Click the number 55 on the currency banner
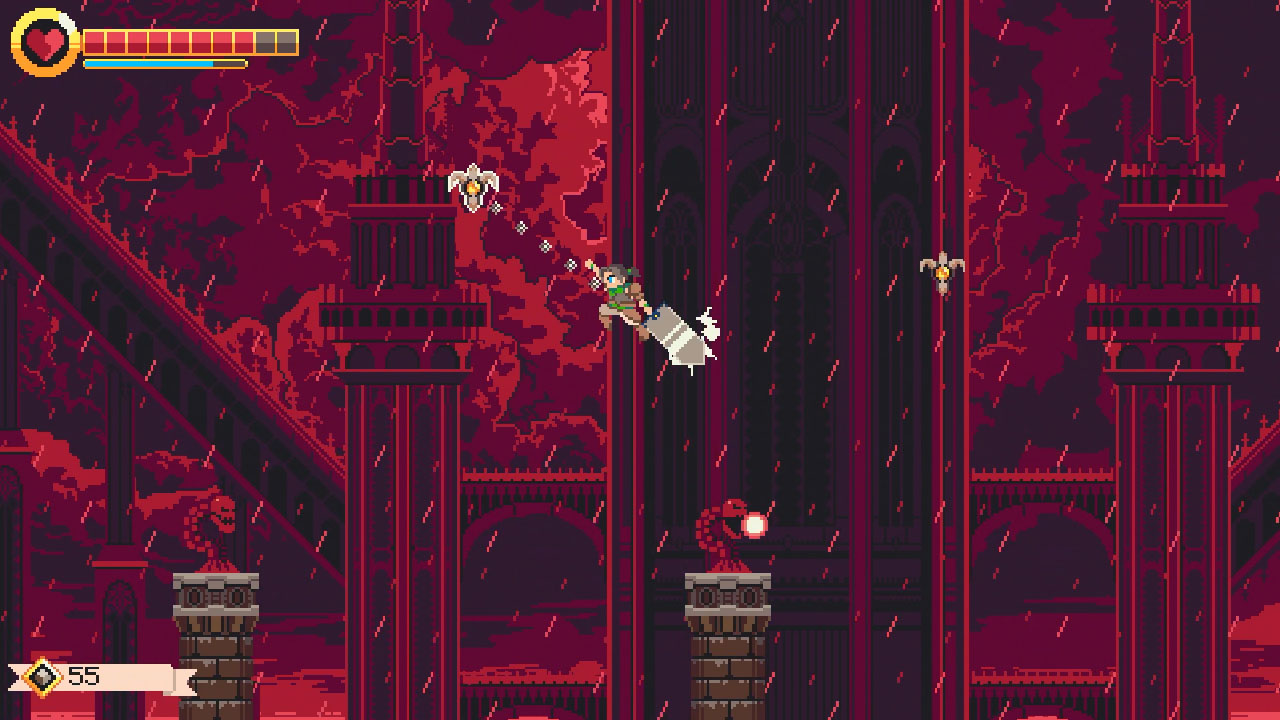Screen dimensions: 1280x720 pyautogui.click(x=86, y=677)
